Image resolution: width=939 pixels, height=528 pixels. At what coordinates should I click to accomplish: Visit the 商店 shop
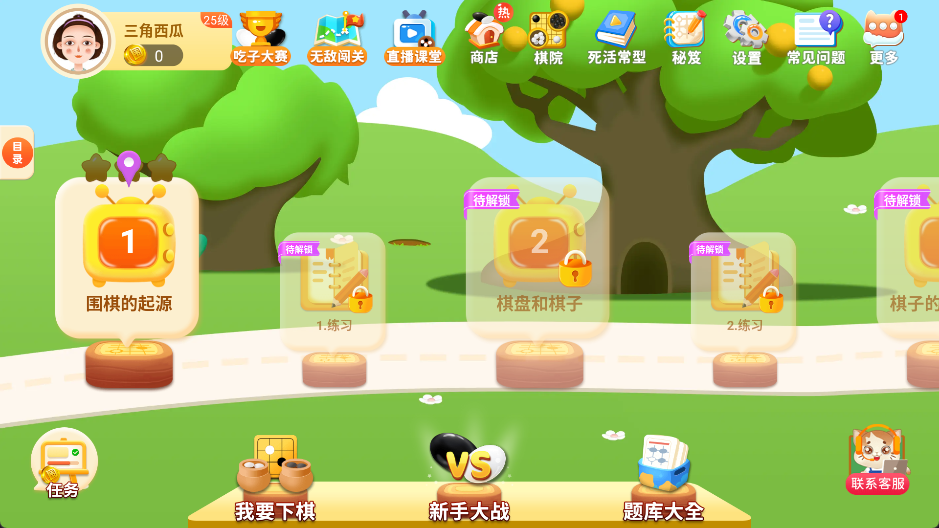pos(485,38)
